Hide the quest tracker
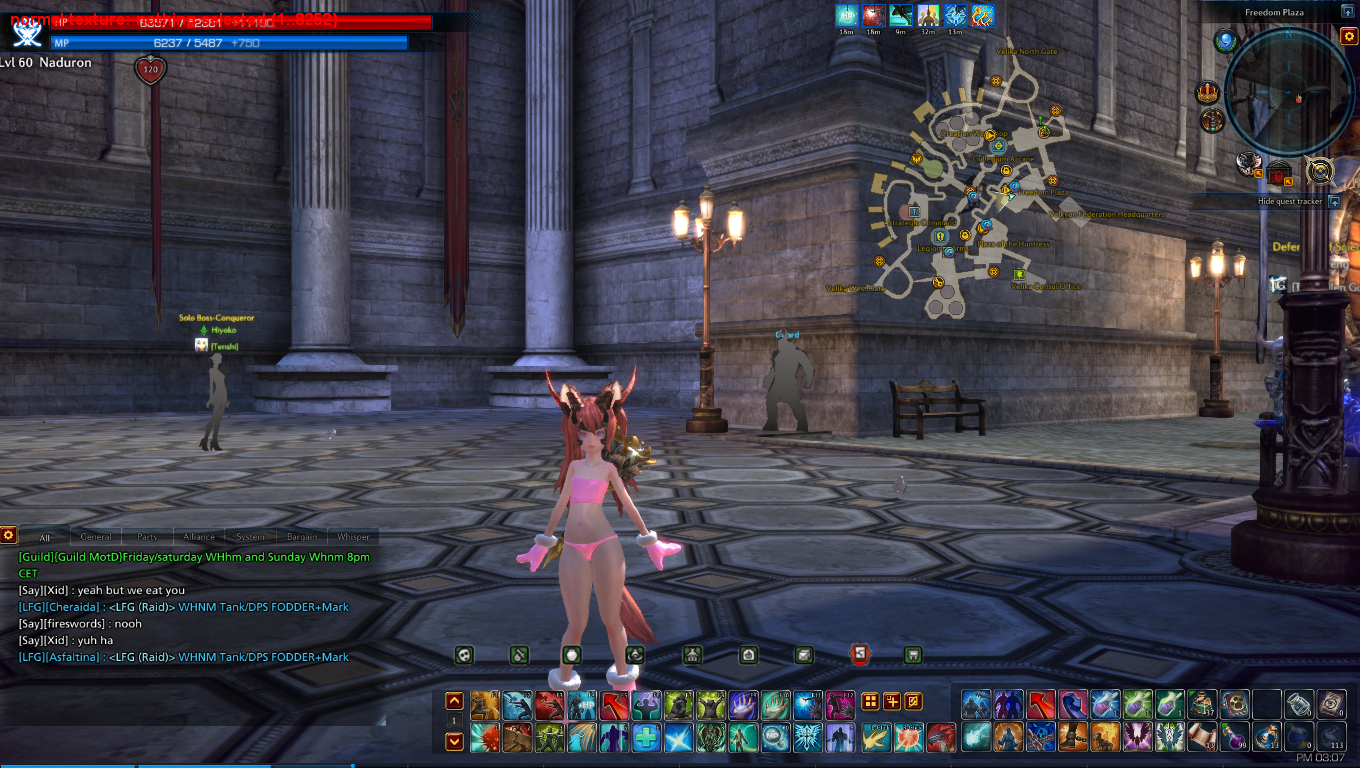This screenshot has width=1360, height=768. coord(1334,201)
